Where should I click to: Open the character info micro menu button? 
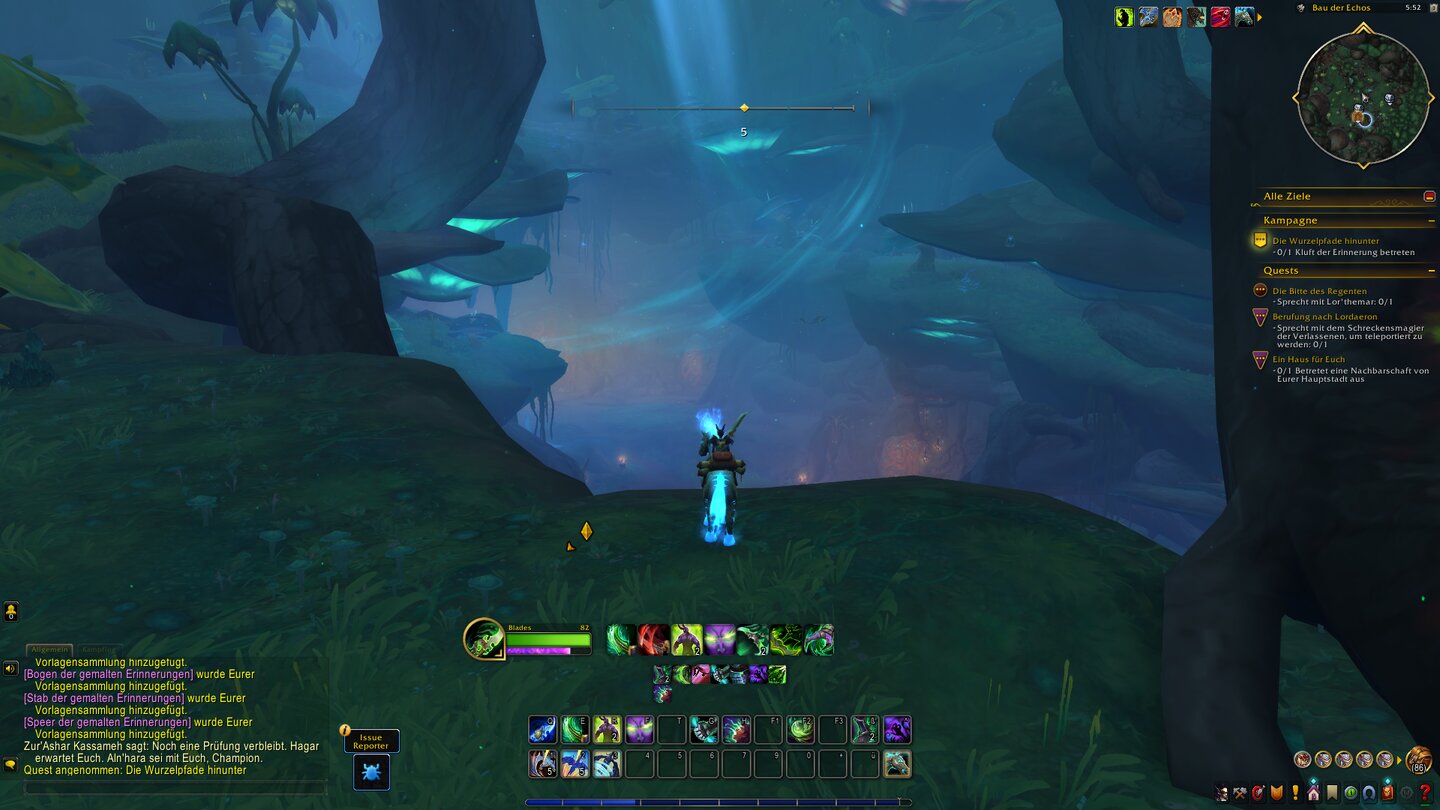1223,792
